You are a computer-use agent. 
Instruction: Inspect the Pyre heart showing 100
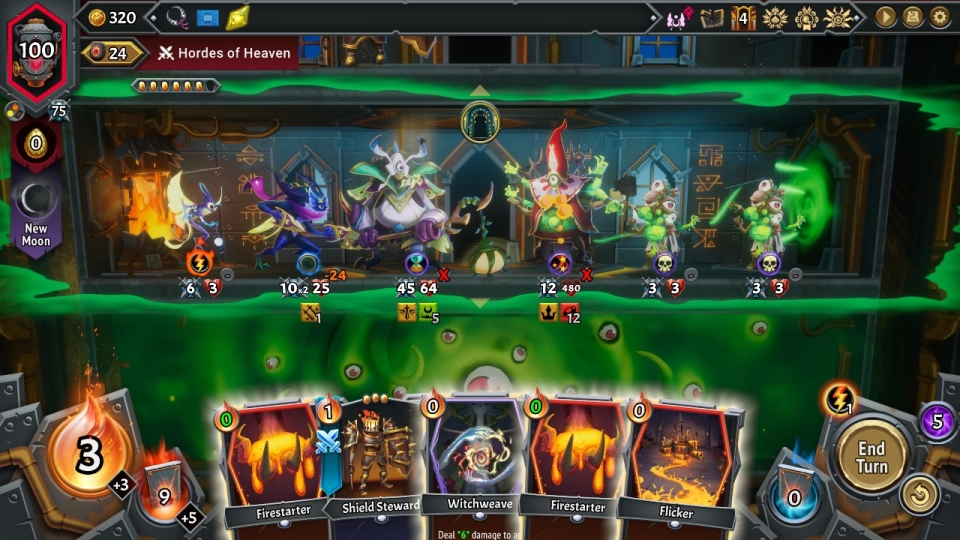pyautogui.click(x=37, y=48)
